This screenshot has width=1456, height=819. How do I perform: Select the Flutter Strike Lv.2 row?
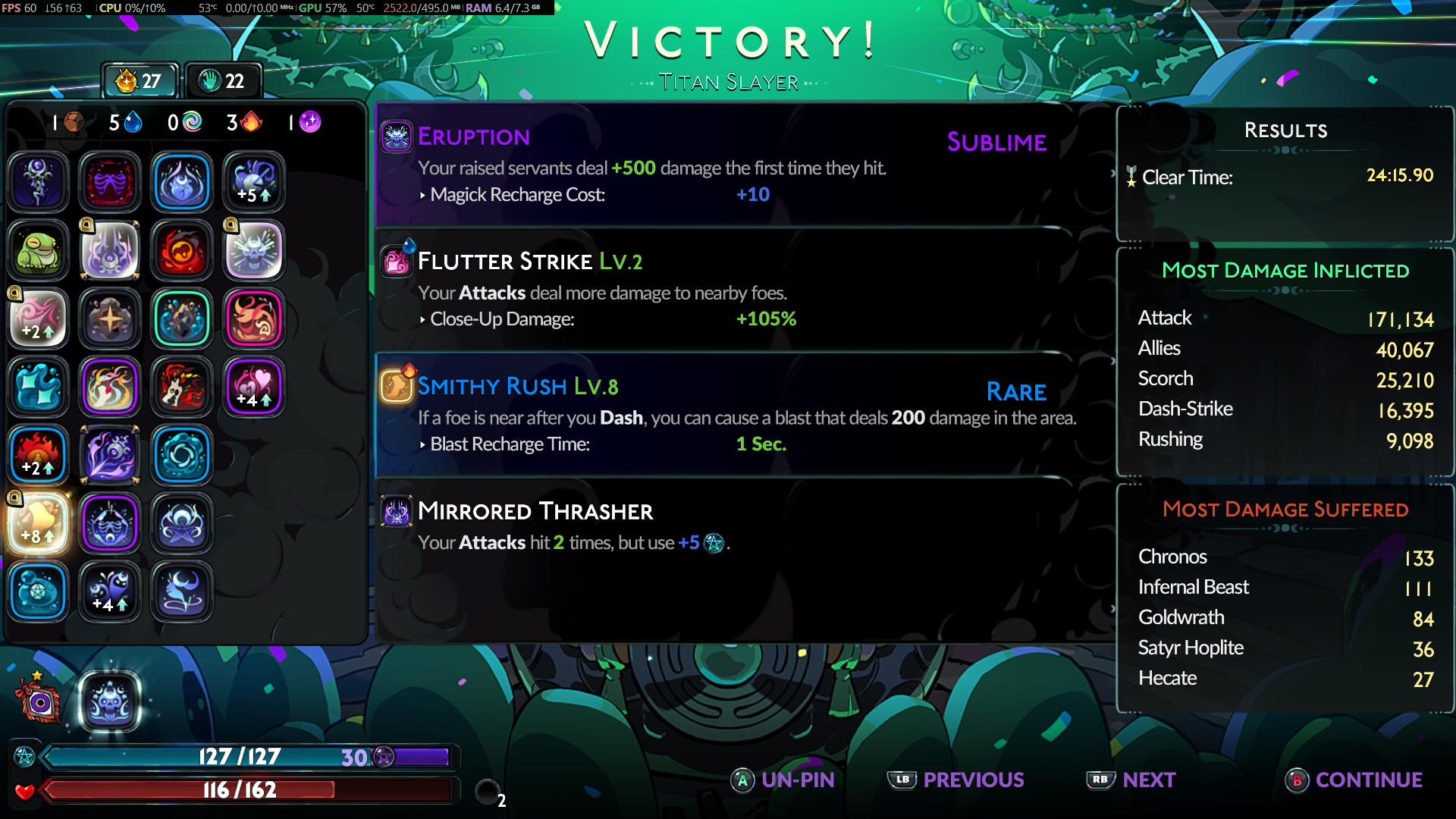pyautogui.click(x=728, y=290)
